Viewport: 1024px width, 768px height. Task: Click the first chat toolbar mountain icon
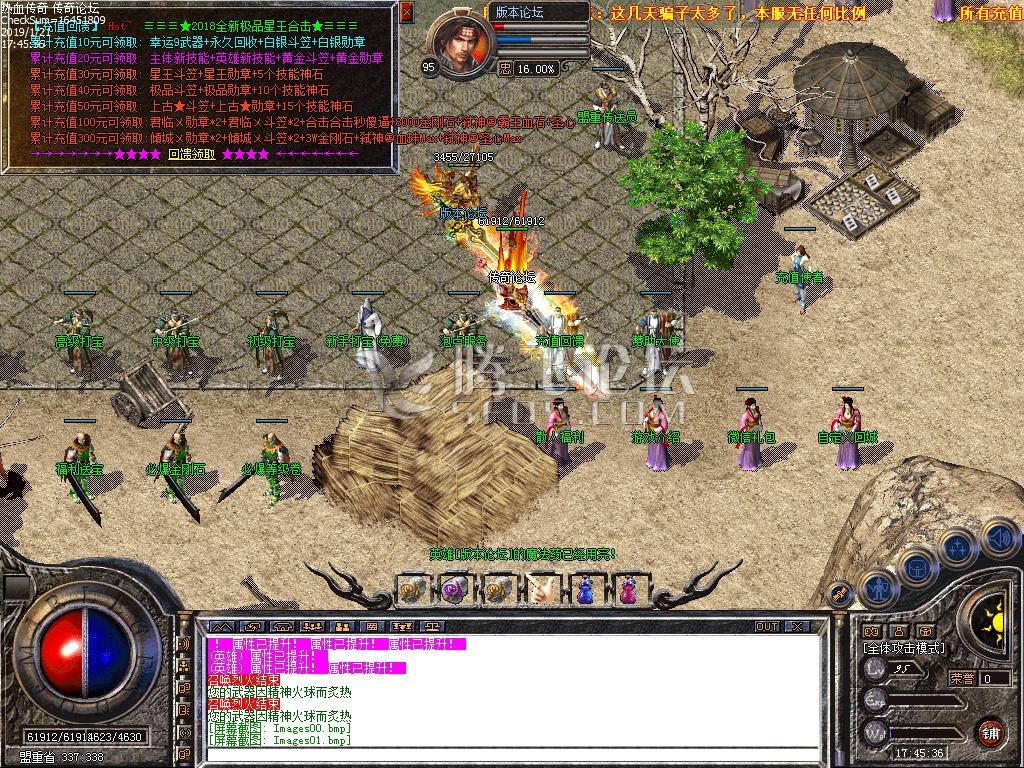tap(221, 626)
